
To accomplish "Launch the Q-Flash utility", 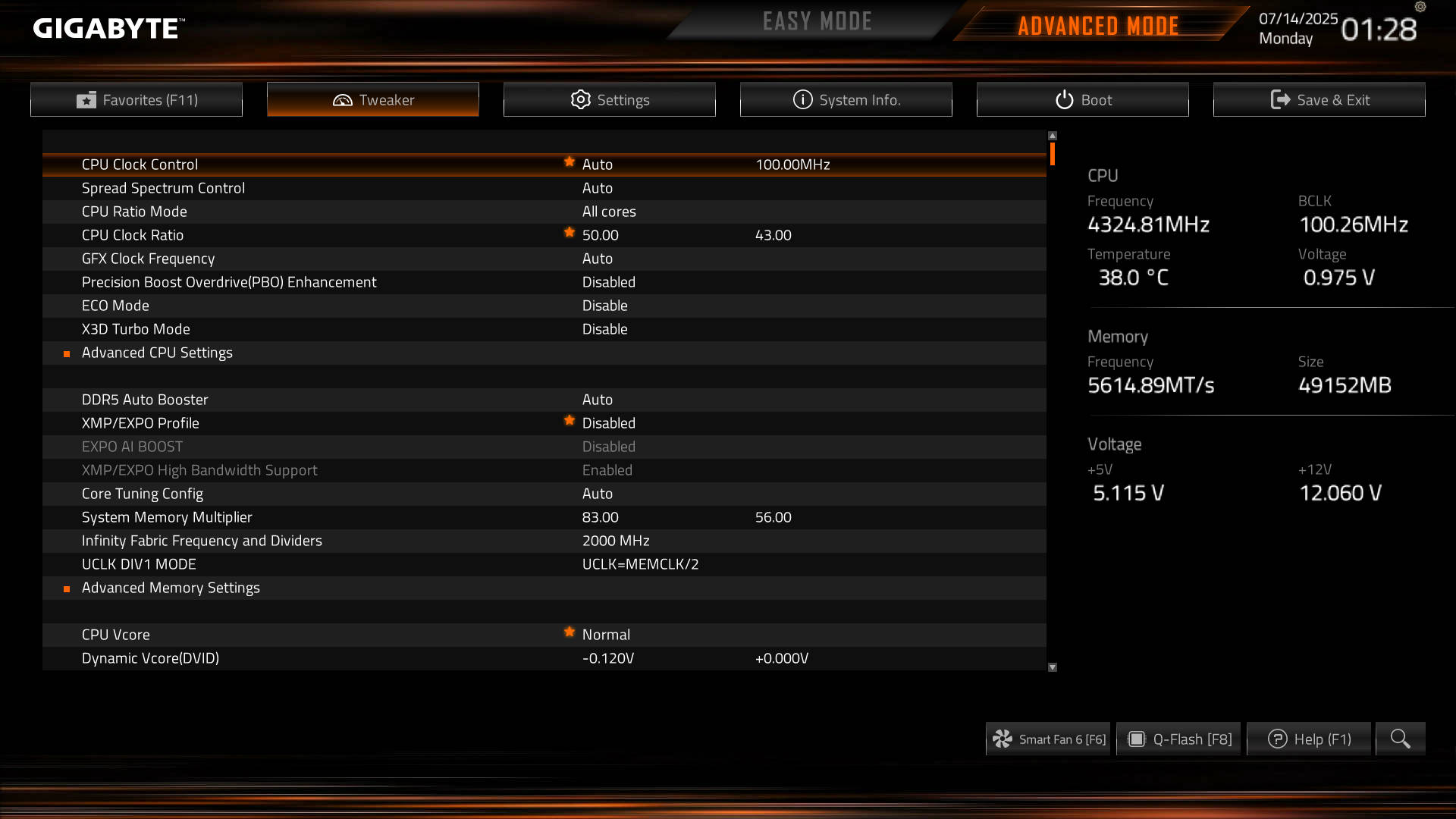I will (1178, 739).
